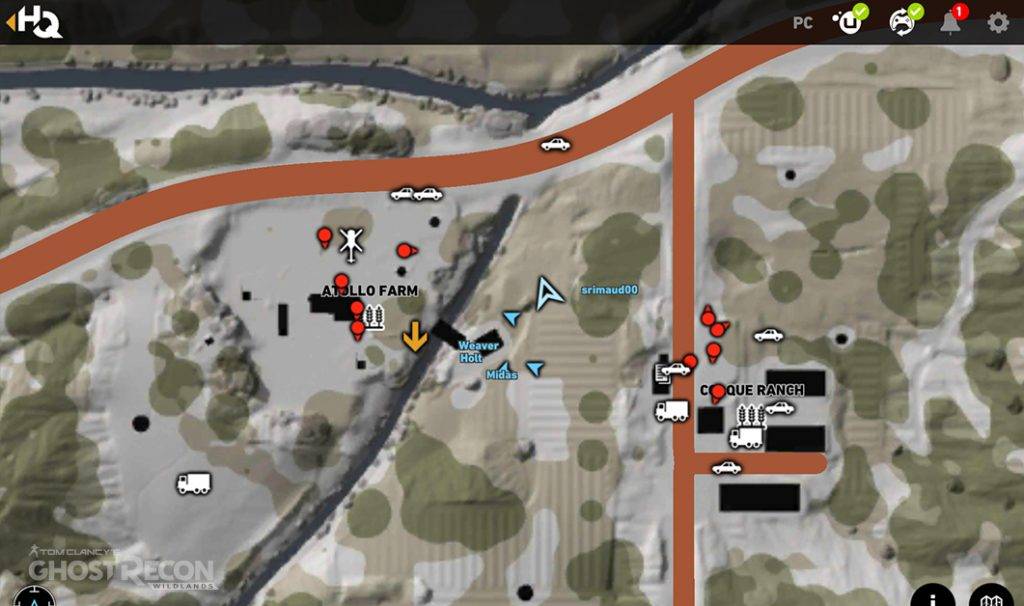
Task: Check the notification bell
Action: (x=951, y=22)
